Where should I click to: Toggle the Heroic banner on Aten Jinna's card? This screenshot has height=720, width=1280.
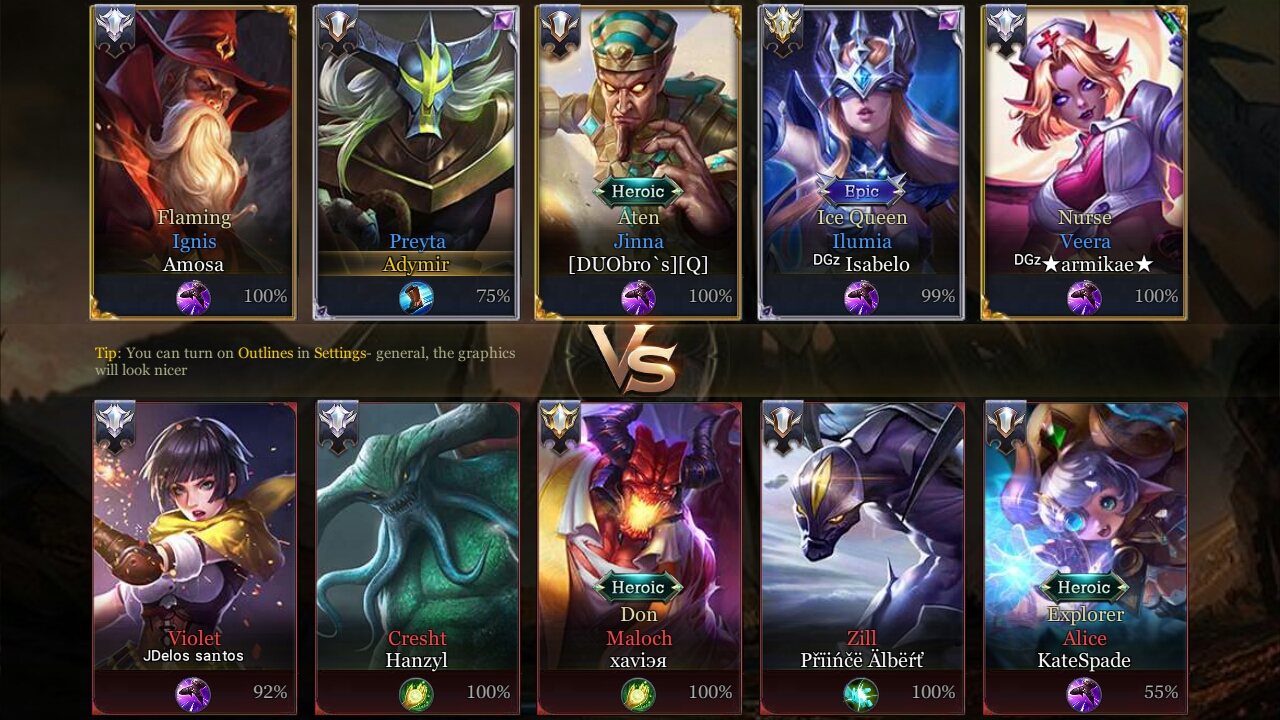(639, 191)
